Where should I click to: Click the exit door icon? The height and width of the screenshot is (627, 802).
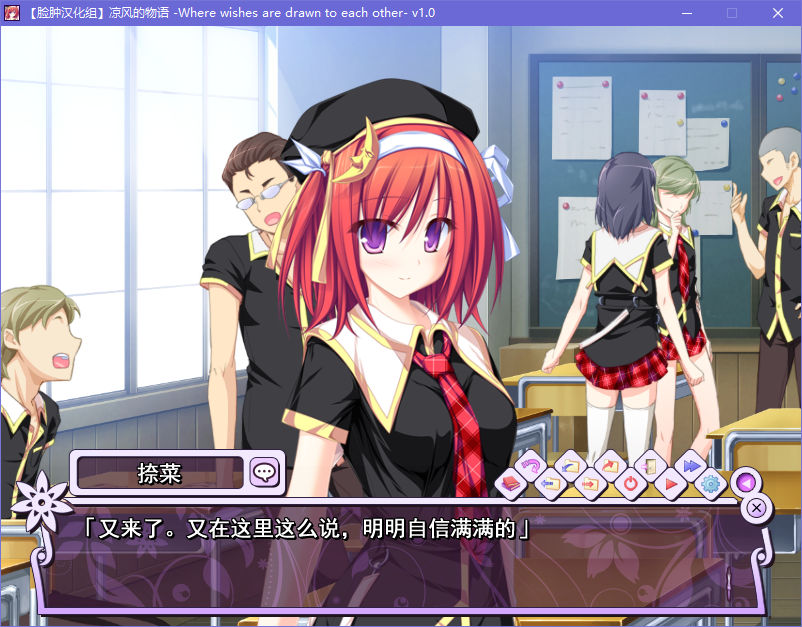[x=649, y=466]
